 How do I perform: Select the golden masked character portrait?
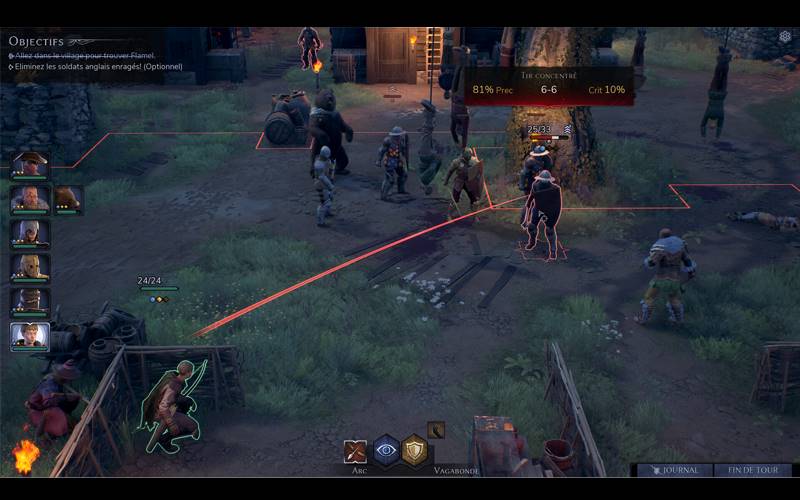(29, 267)
